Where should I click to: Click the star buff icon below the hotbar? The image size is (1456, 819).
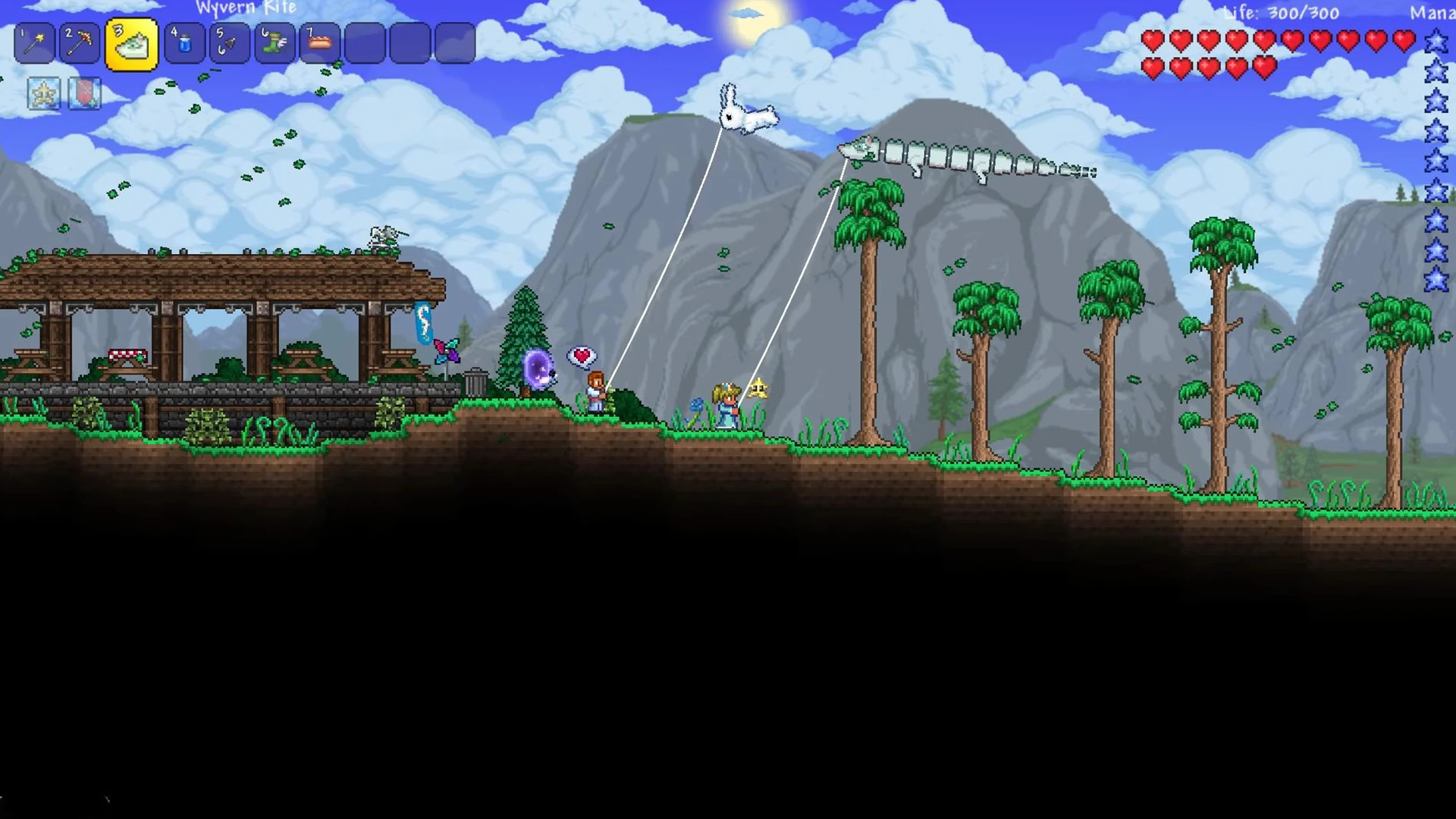pyautogui.click(x=43, y=94)
